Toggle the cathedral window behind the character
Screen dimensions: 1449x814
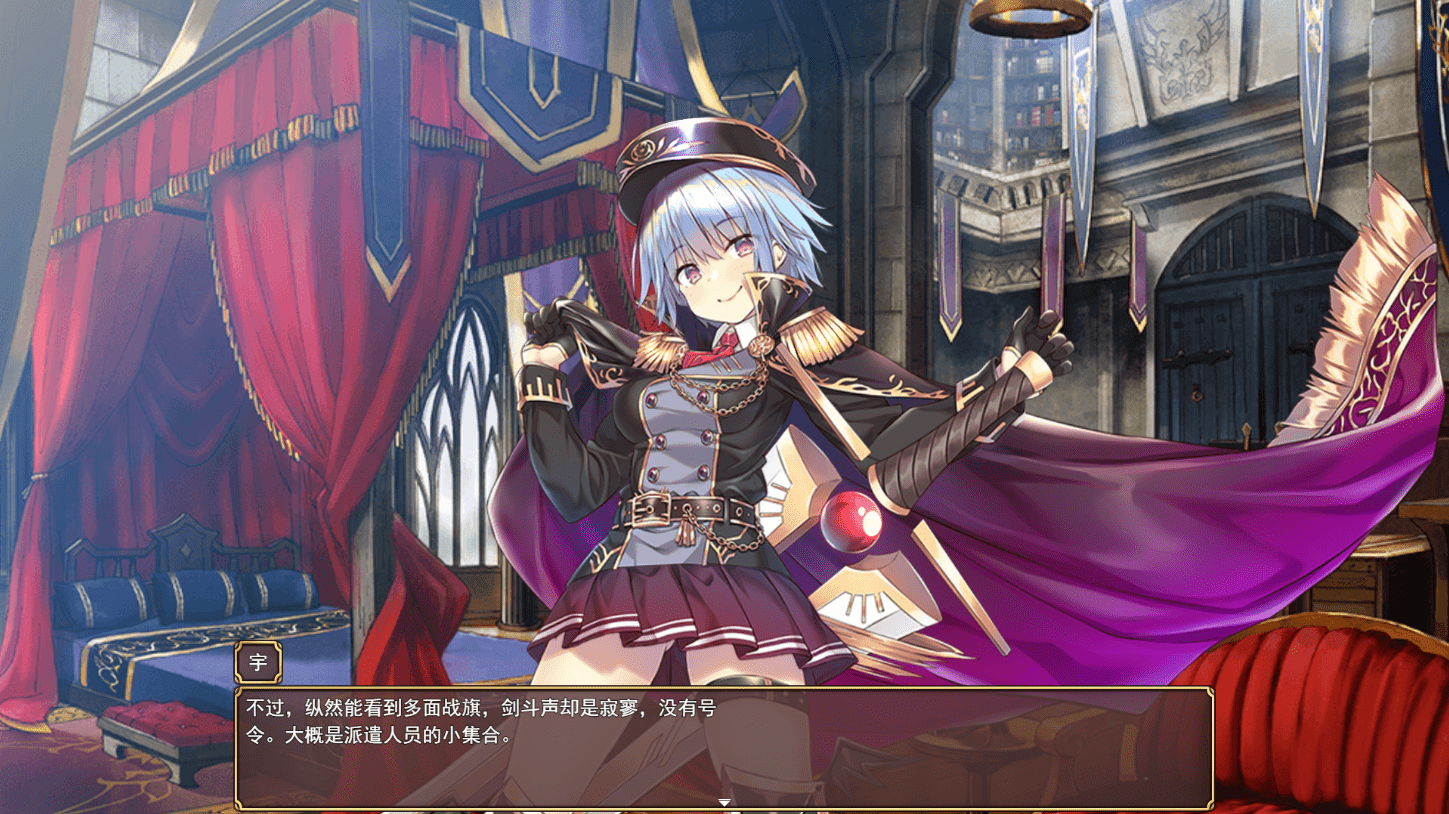(x=460, y=420)
